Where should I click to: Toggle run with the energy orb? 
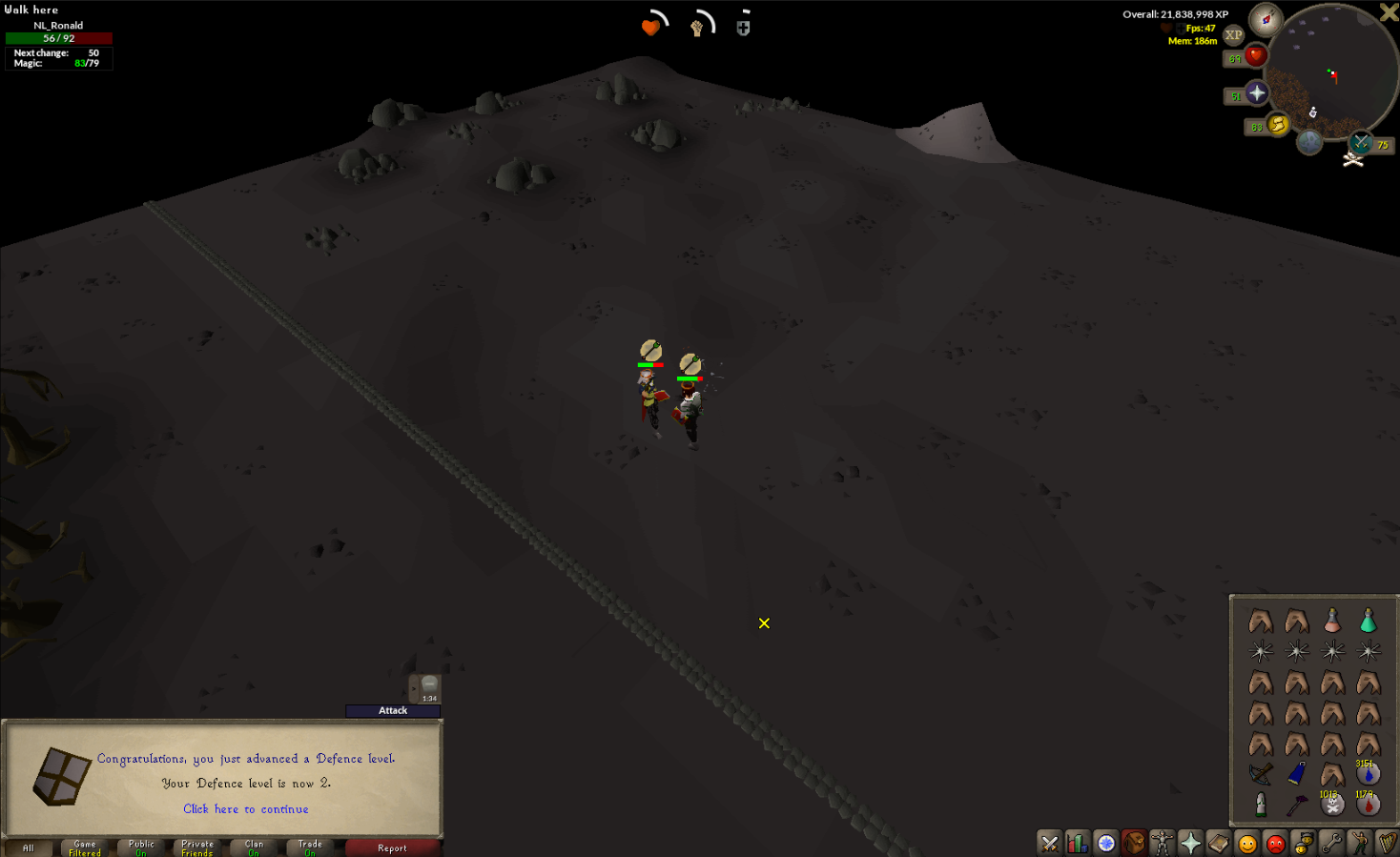pos(1278,125)
